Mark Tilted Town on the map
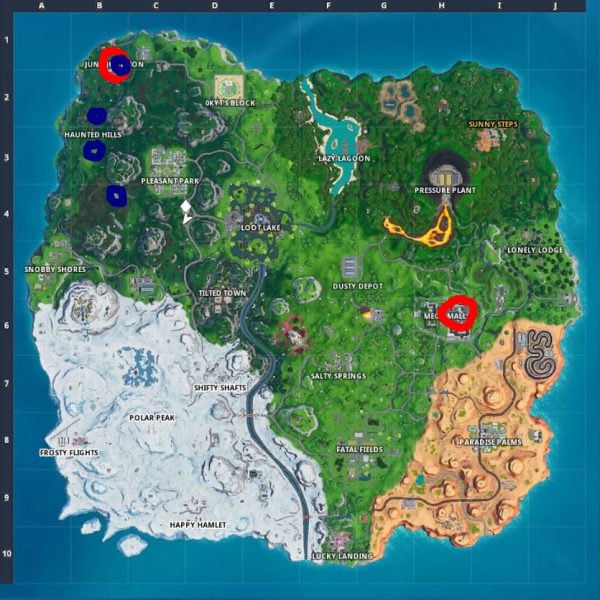Image resolution: width=600 pixels, height=600 pixels. tap(222, 293)
